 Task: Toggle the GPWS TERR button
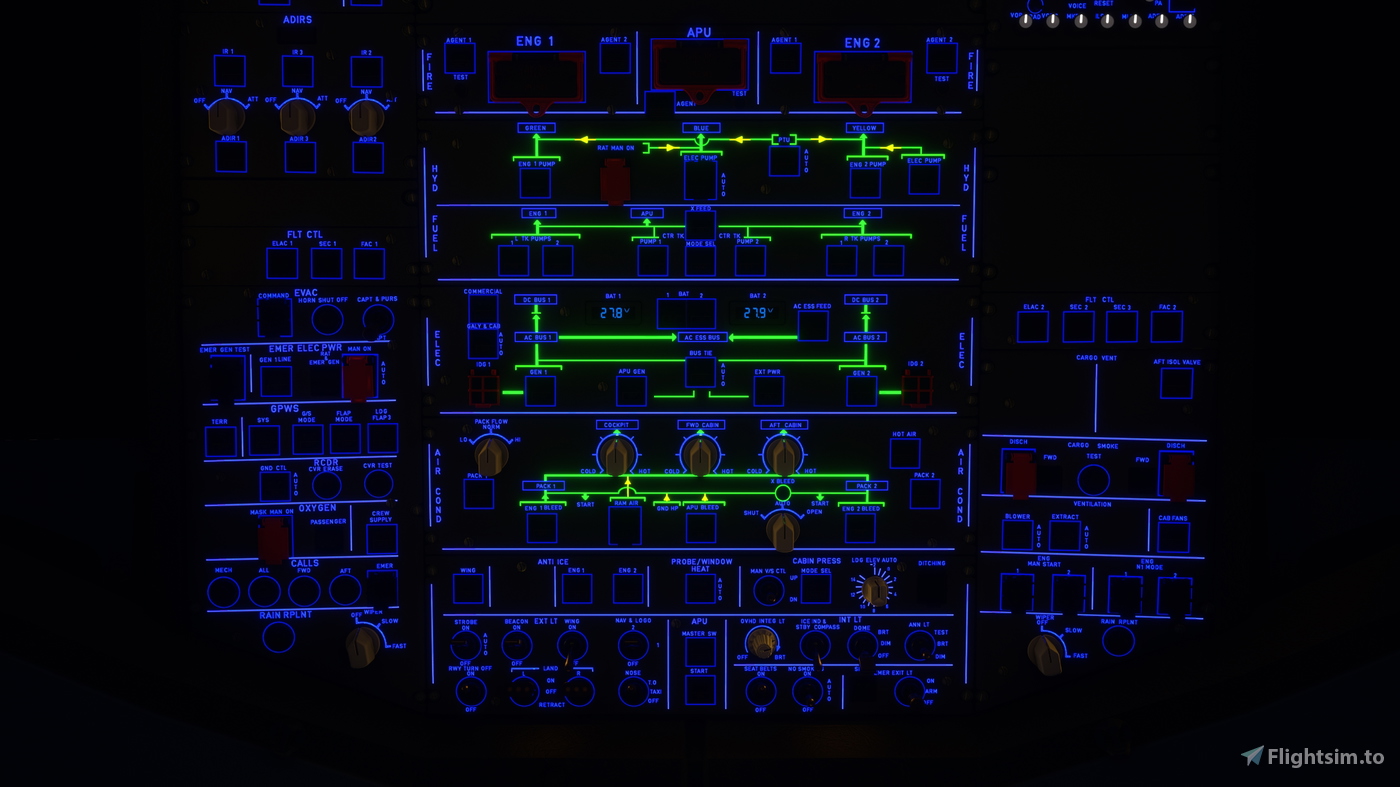point(220,441)
